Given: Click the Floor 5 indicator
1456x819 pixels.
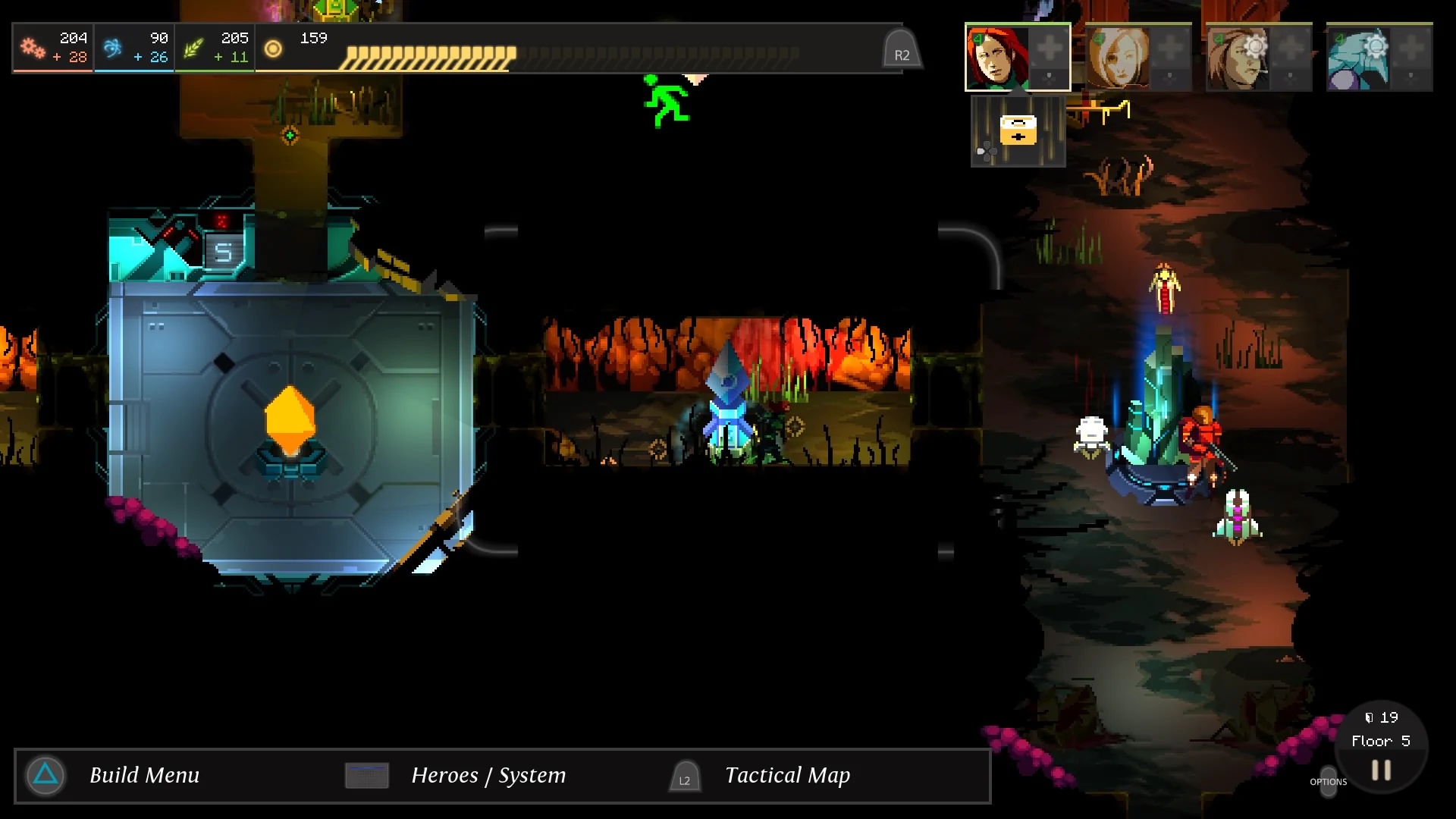Looking at the screenshot, I should coord(1382,740).
